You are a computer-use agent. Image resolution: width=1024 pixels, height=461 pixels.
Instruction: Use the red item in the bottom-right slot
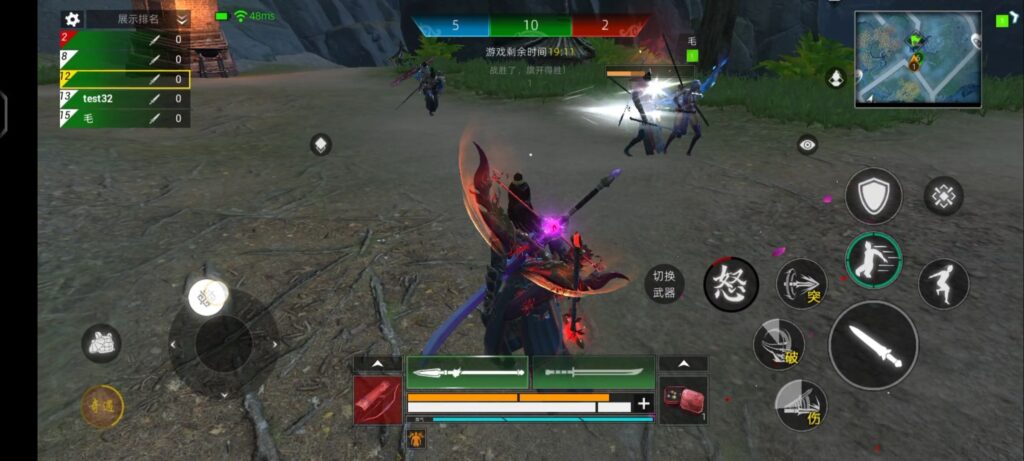click(683, 399)
